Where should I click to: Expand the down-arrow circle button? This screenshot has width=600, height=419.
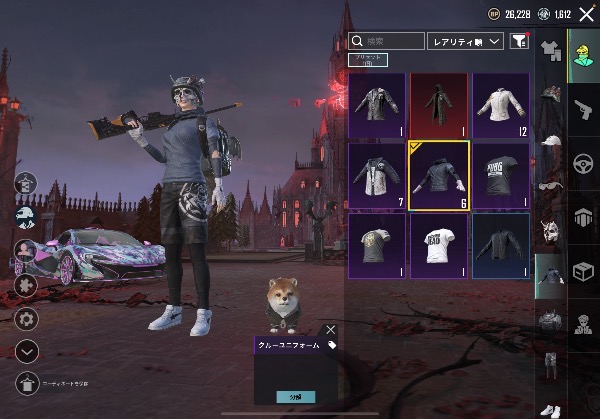coord(27,351)
